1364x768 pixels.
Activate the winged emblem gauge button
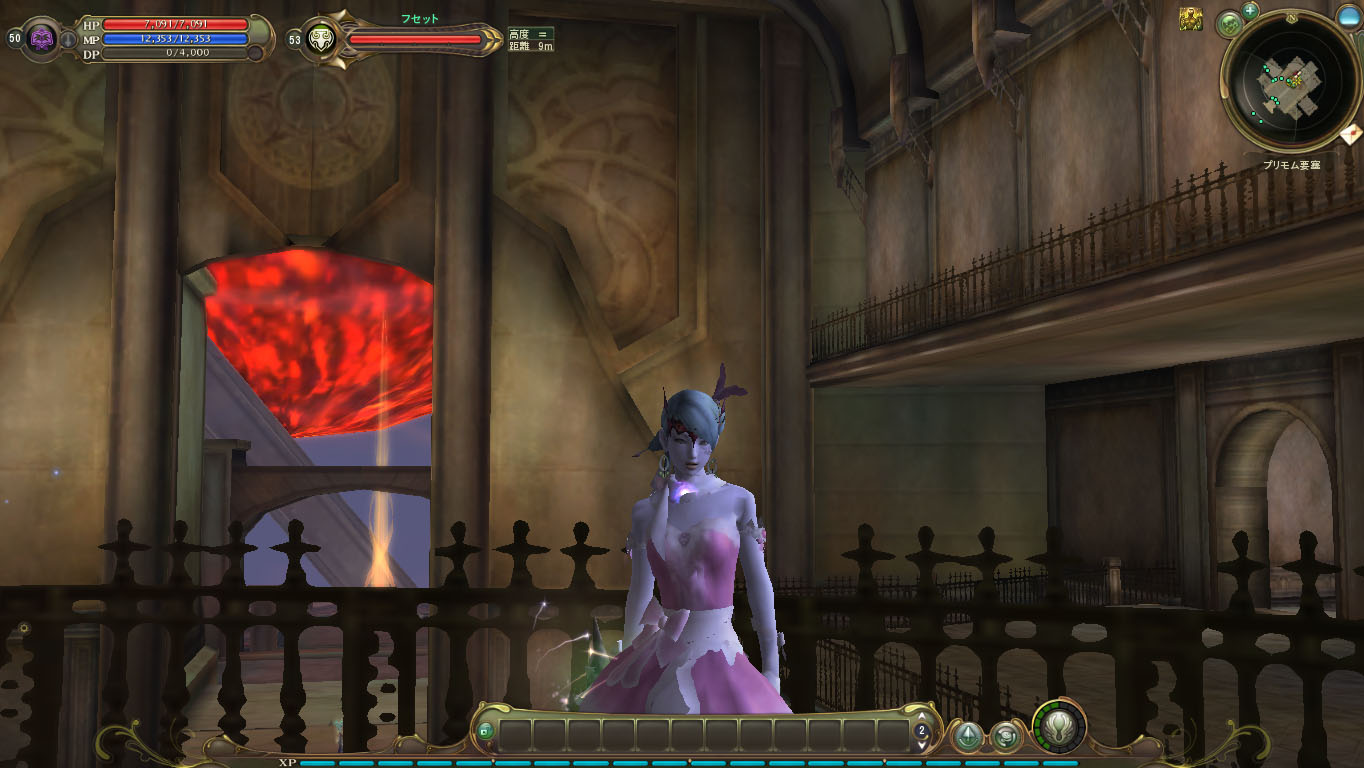1059,725
